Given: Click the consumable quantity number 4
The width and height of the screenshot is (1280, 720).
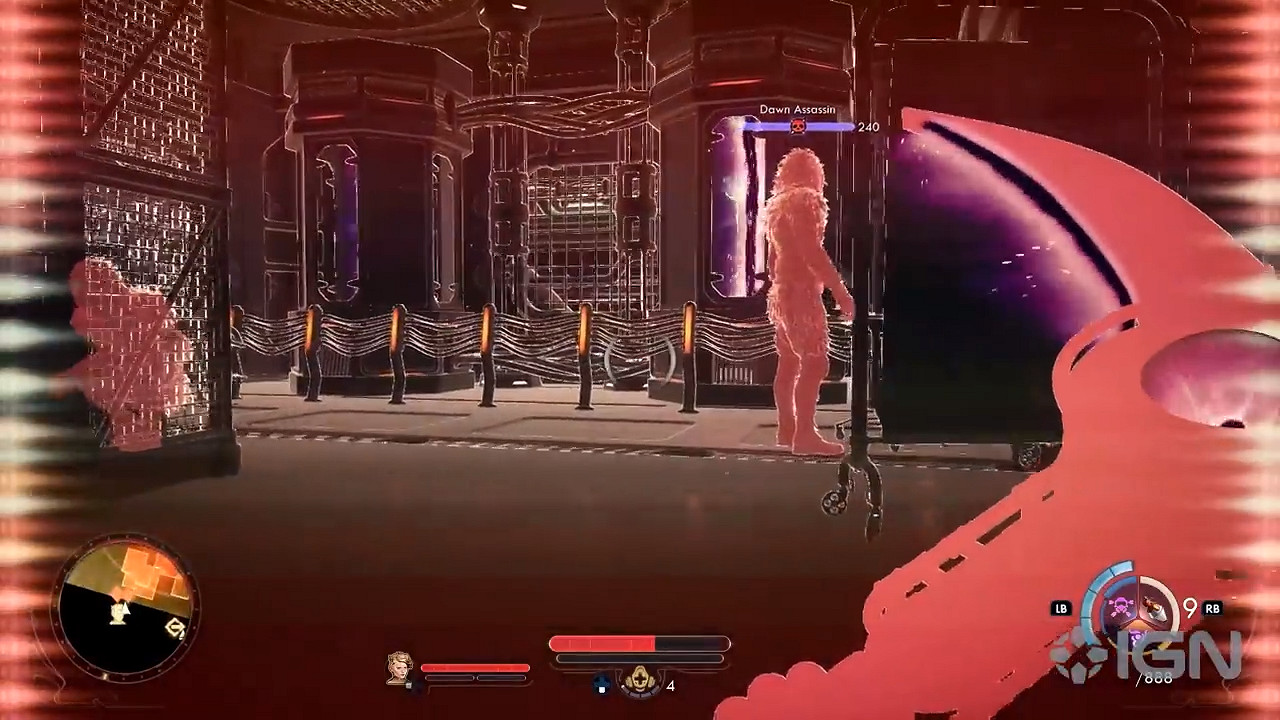Looking at the screenshot, I should click(x=672, y=686).
